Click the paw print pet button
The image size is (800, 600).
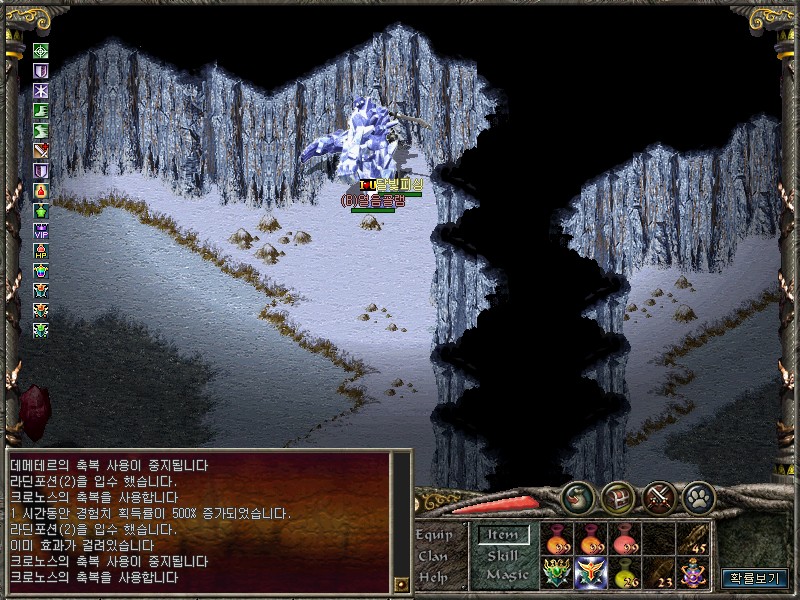pyautogui.click(x=698, y=498)
